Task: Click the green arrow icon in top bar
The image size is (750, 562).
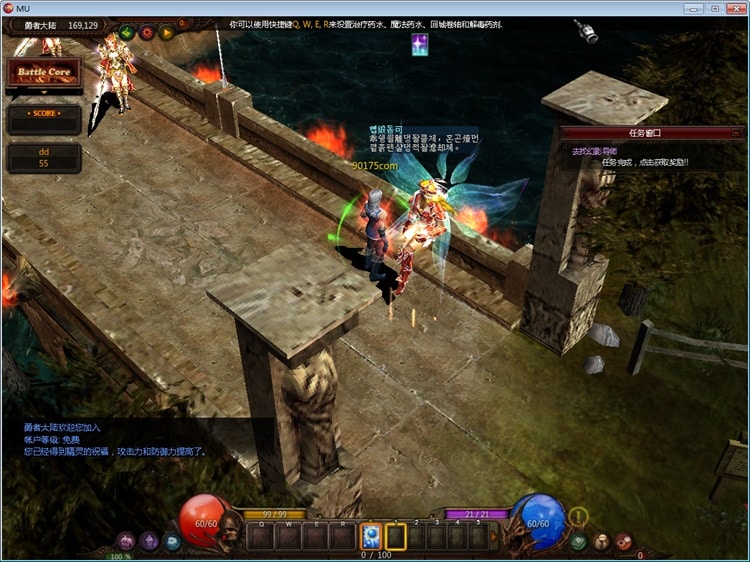Action: 127,32
